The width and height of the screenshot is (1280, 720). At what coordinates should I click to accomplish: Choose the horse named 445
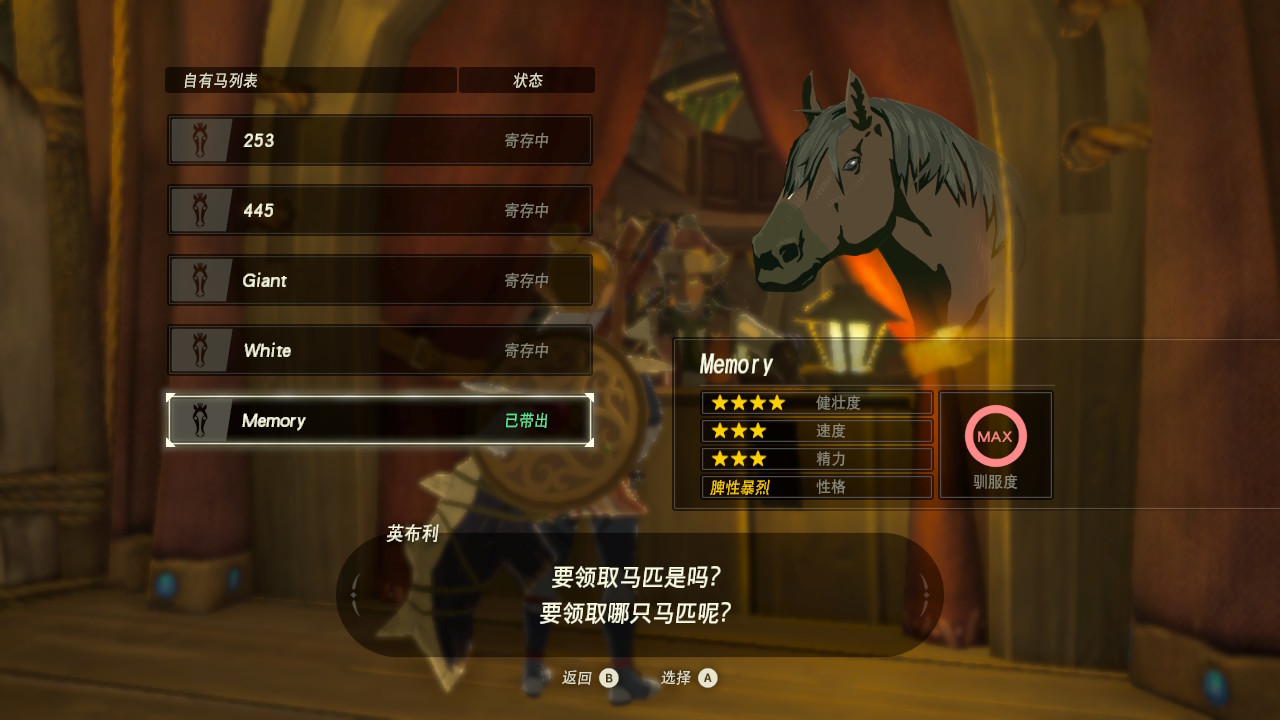point(380,210)
